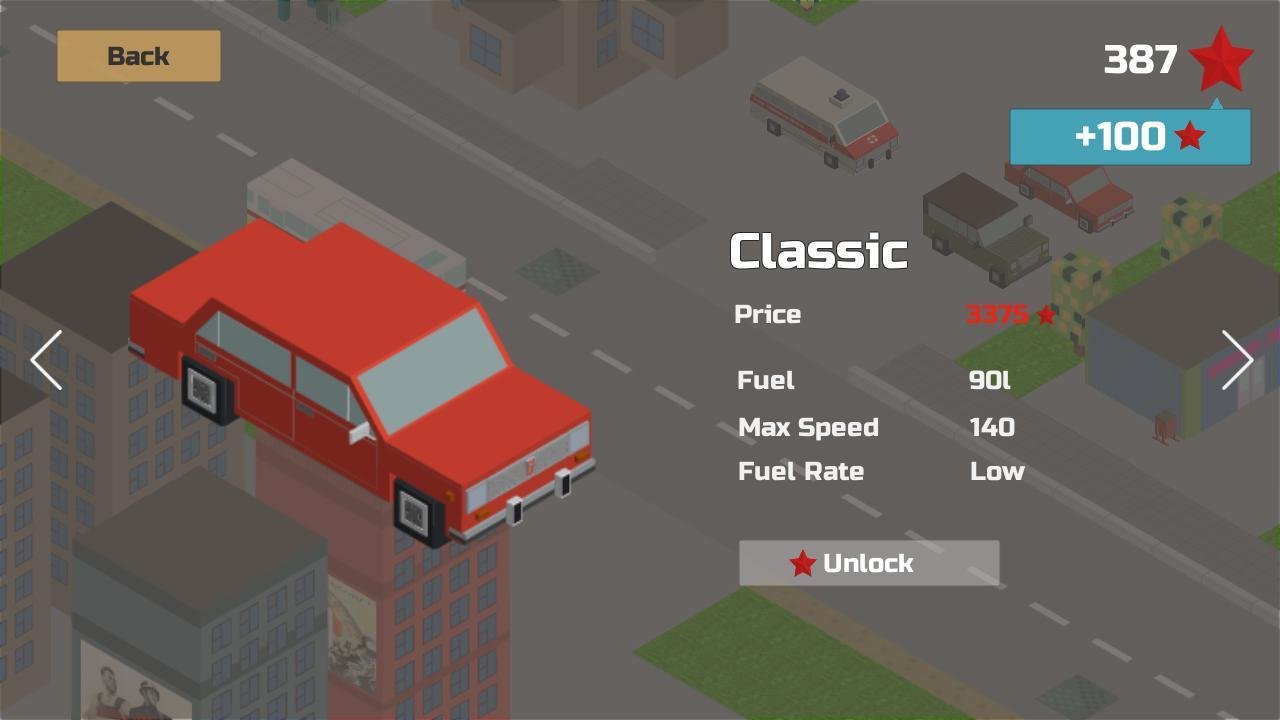Click the star icon on the +100 reward button
Viewport: 1280px width, 720px height.
coord(1189,136)
